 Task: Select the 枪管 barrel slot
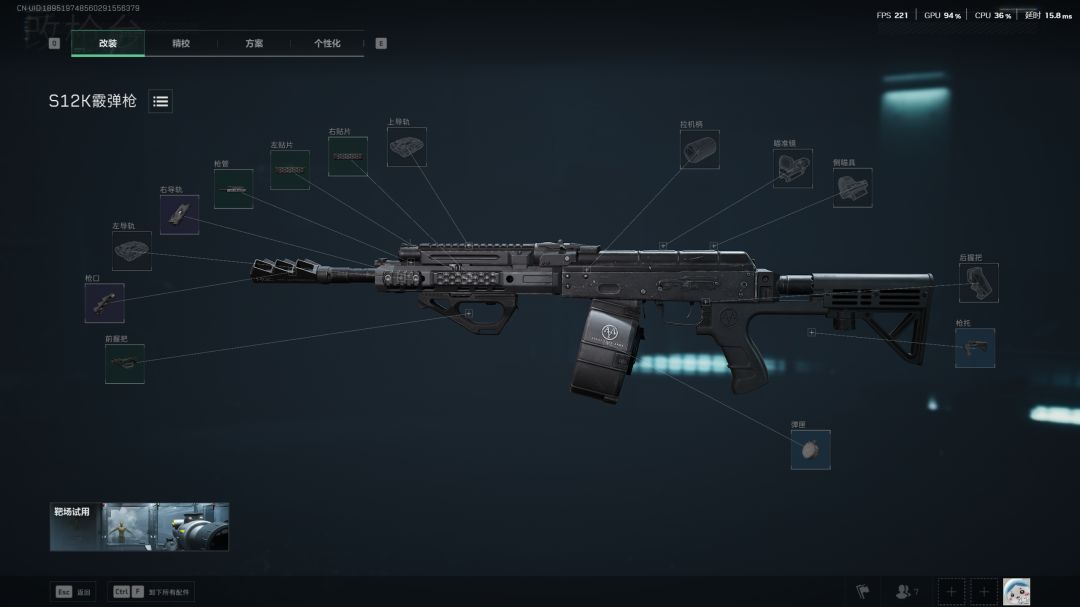point(233,189)
